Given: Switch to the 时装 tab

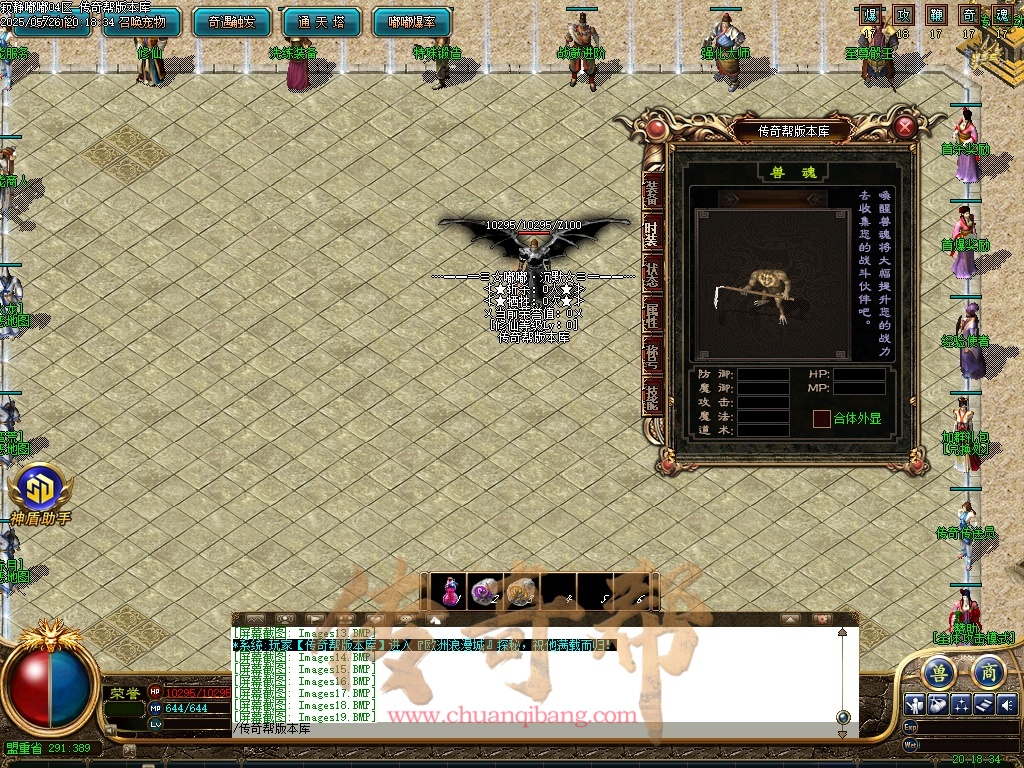Looking at the screenshot, I should coord(652,232).
